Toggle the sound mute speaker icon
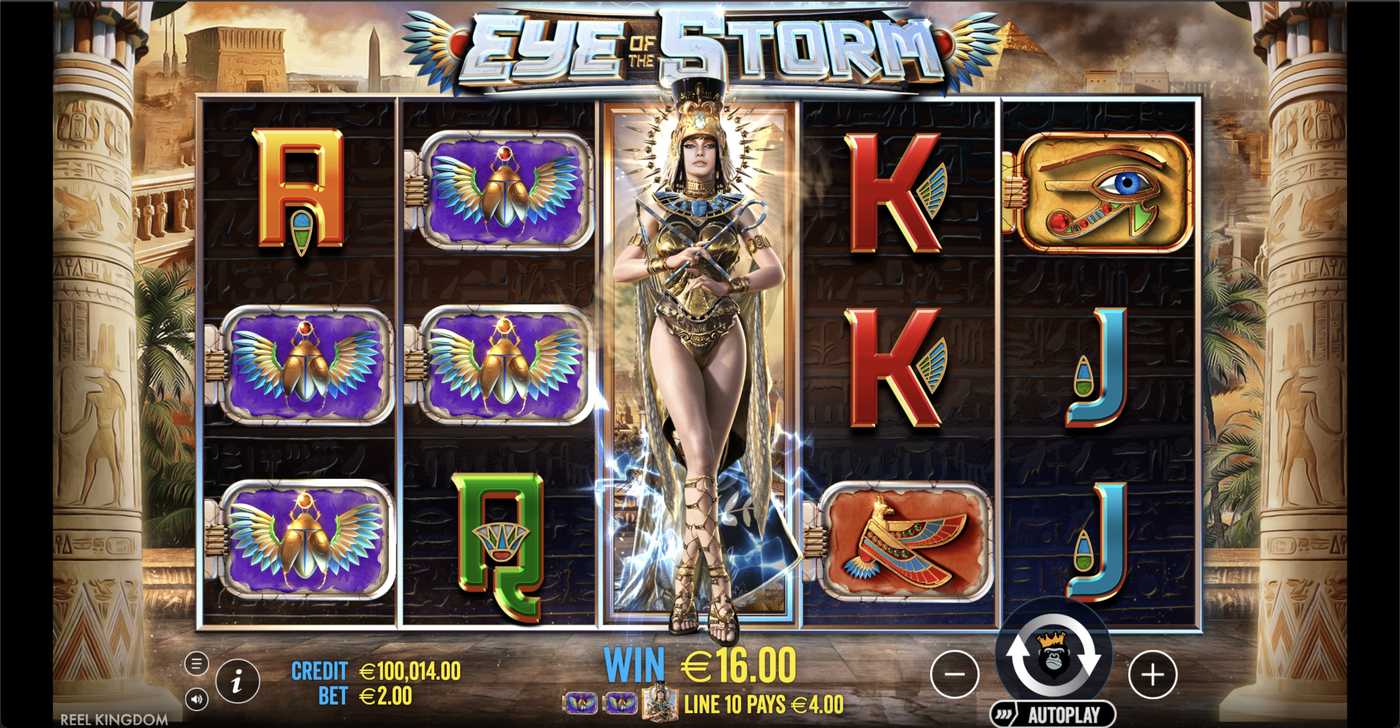This screenshot has width=1400, height=728. (x=199, y=696)
